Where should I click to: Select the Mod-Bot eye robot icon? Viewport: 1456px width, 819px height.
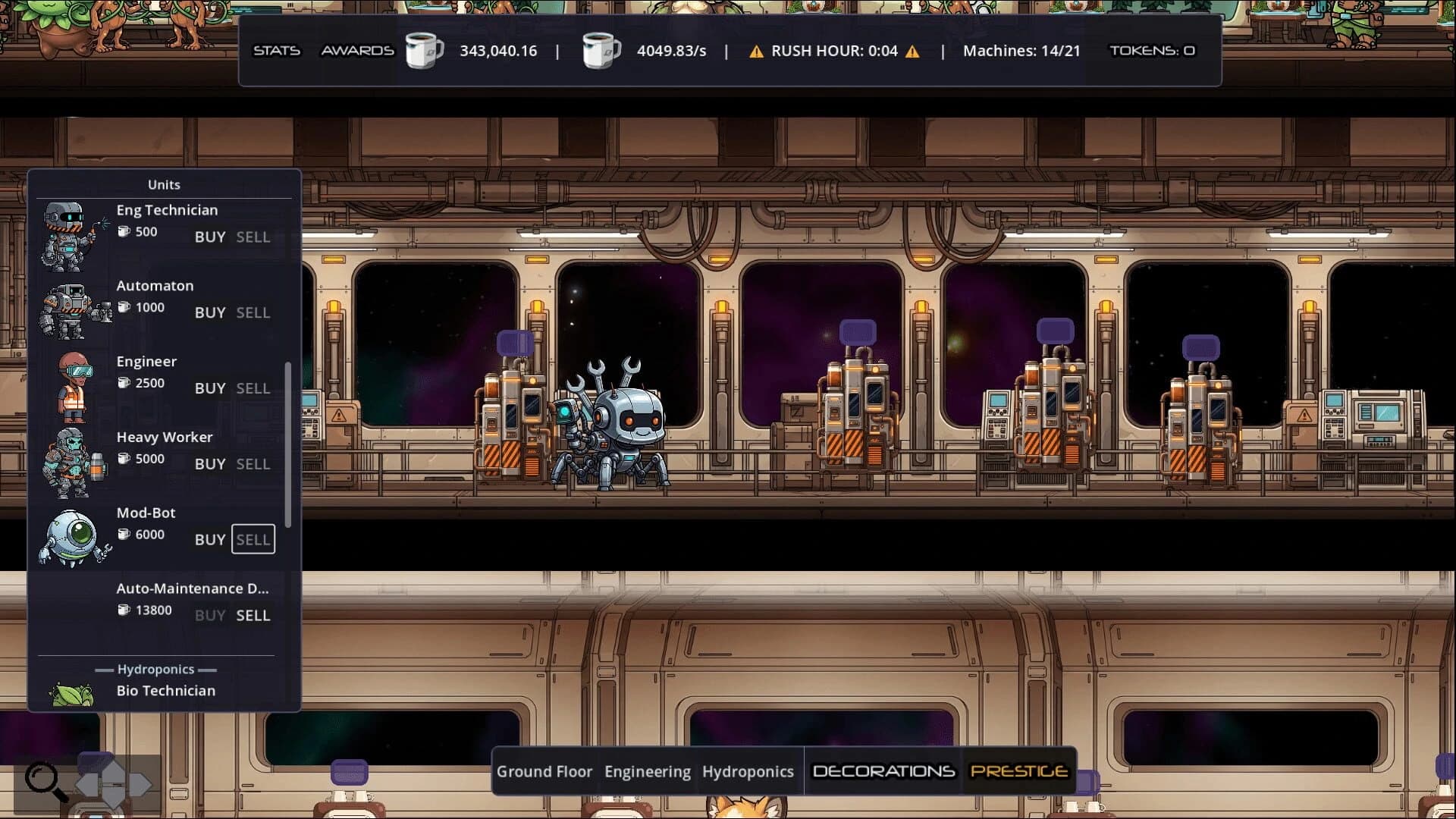[x=72, y=538]
